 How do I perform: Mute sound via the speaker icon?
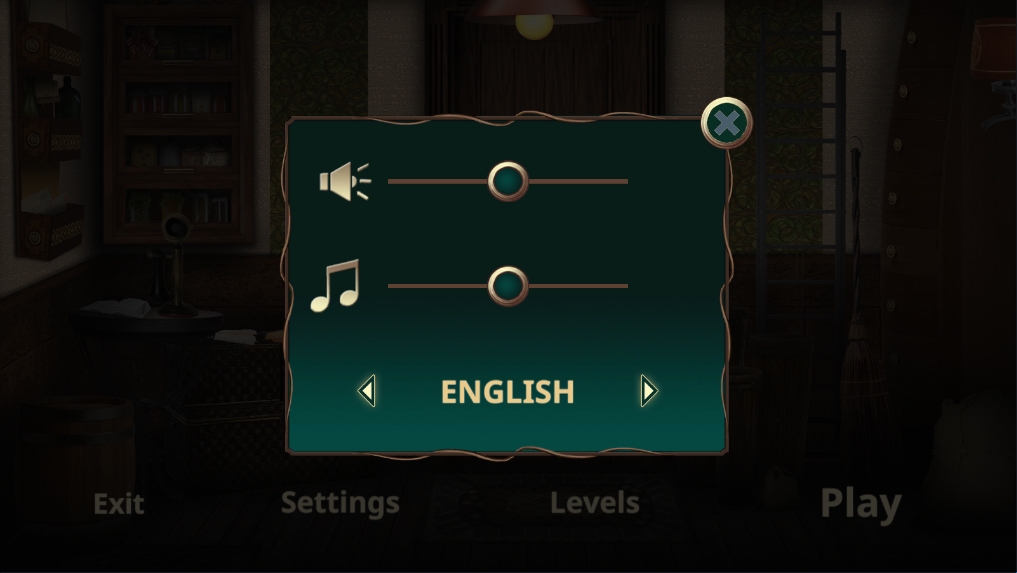(343, 181)
